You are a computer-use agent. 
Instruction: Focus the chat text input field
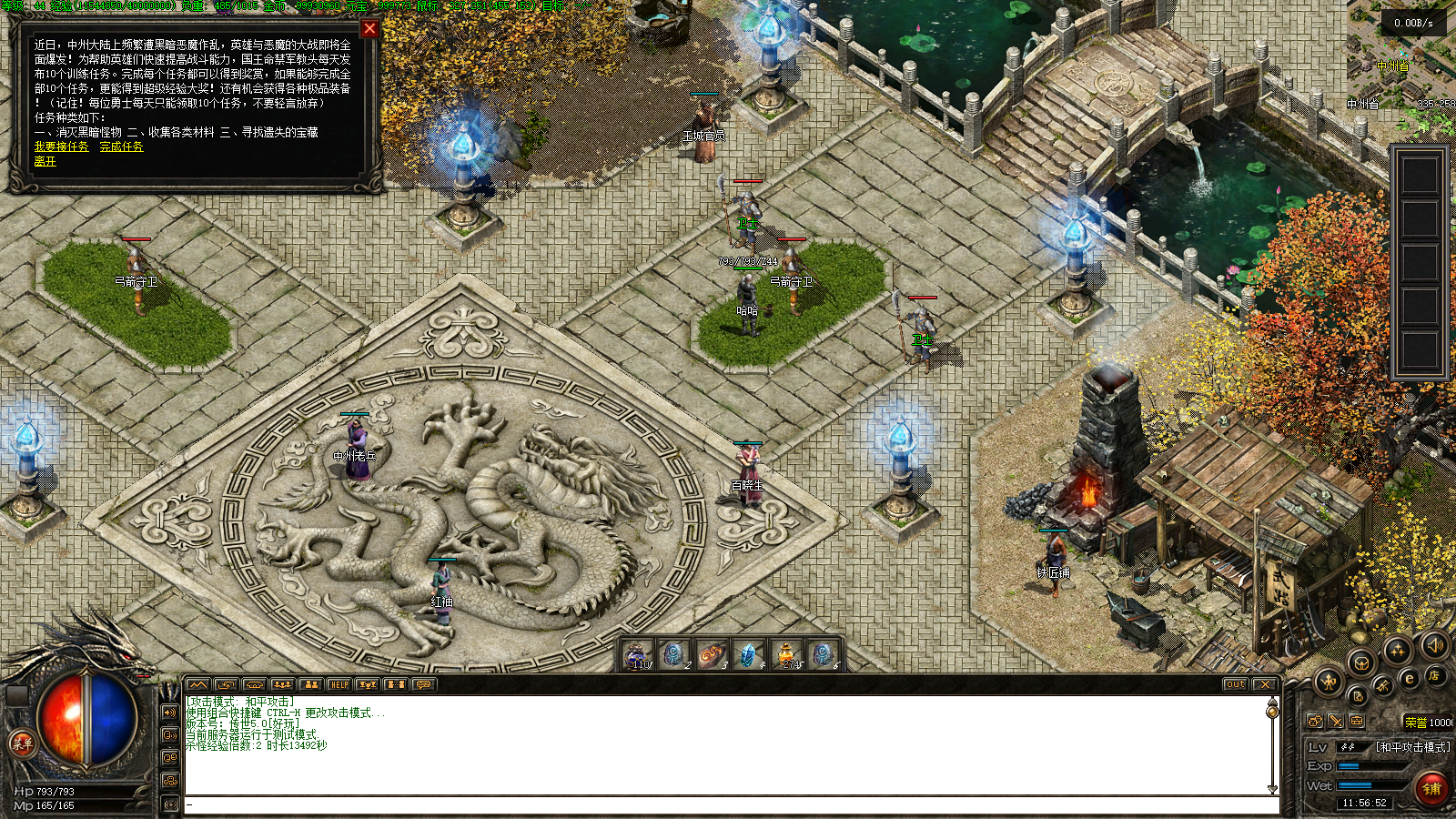(728, 804)
